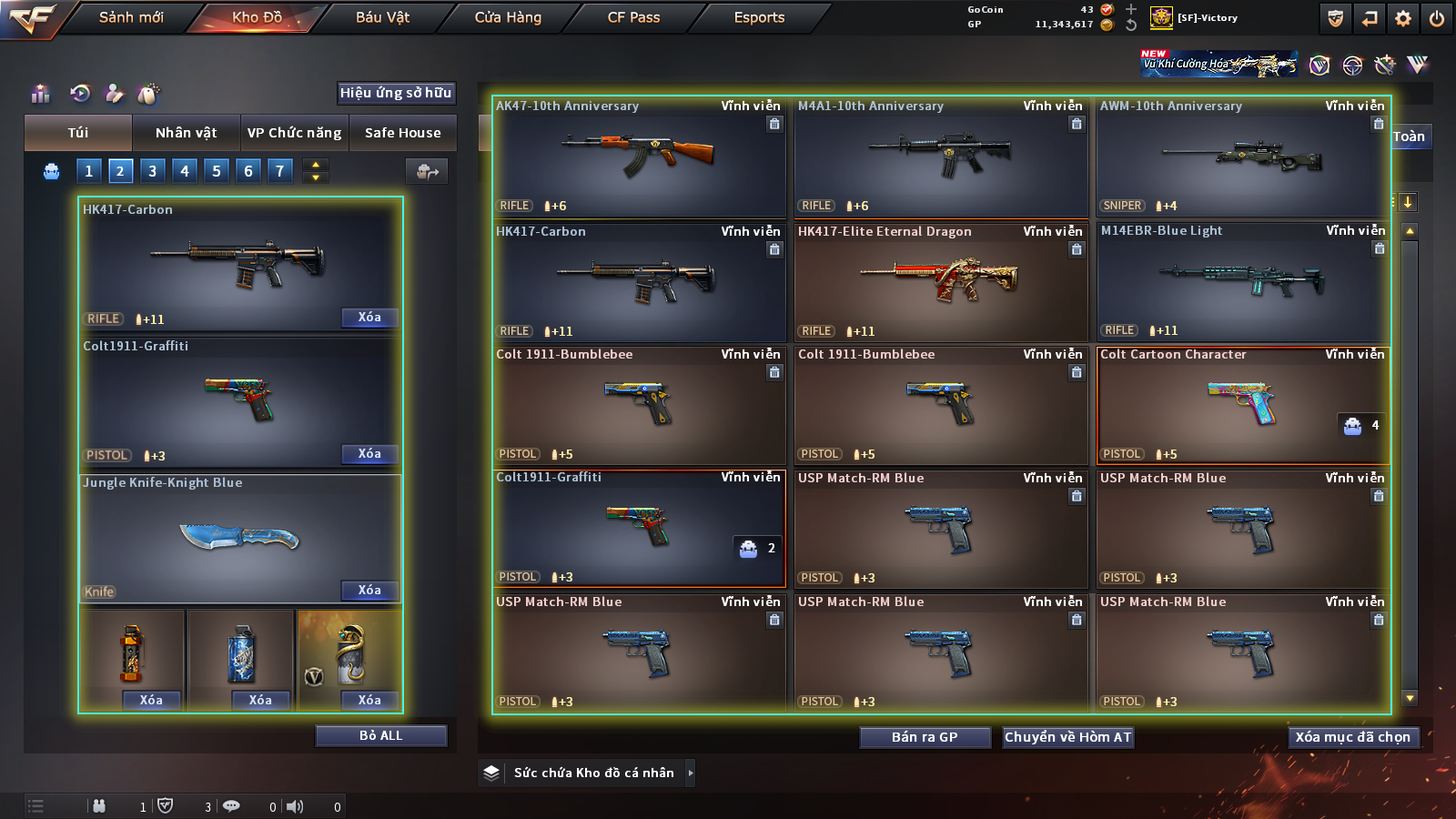Open the CF Pass menu

point(633,17)
